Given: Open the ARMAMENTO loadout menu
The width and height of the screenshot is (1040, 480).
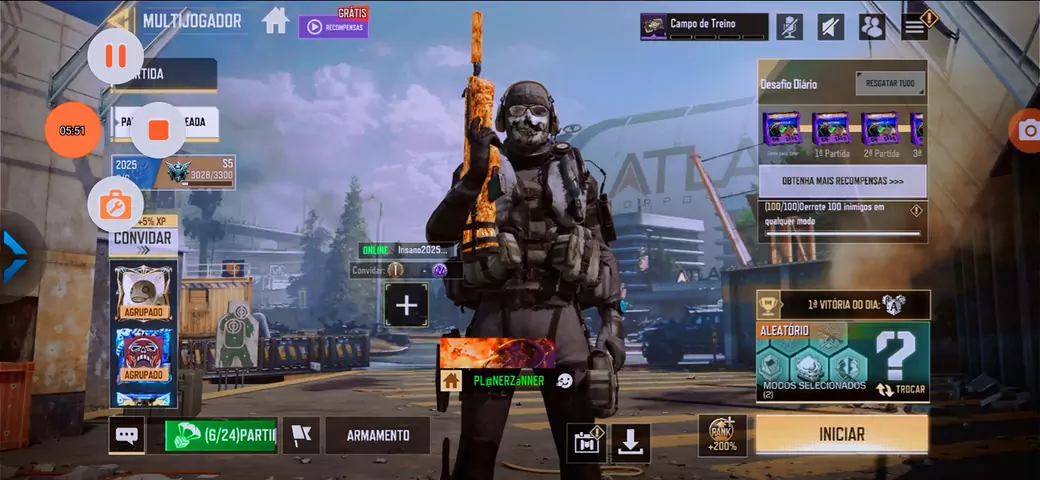Looking at the screenshot, I should [x=377, y=435].
